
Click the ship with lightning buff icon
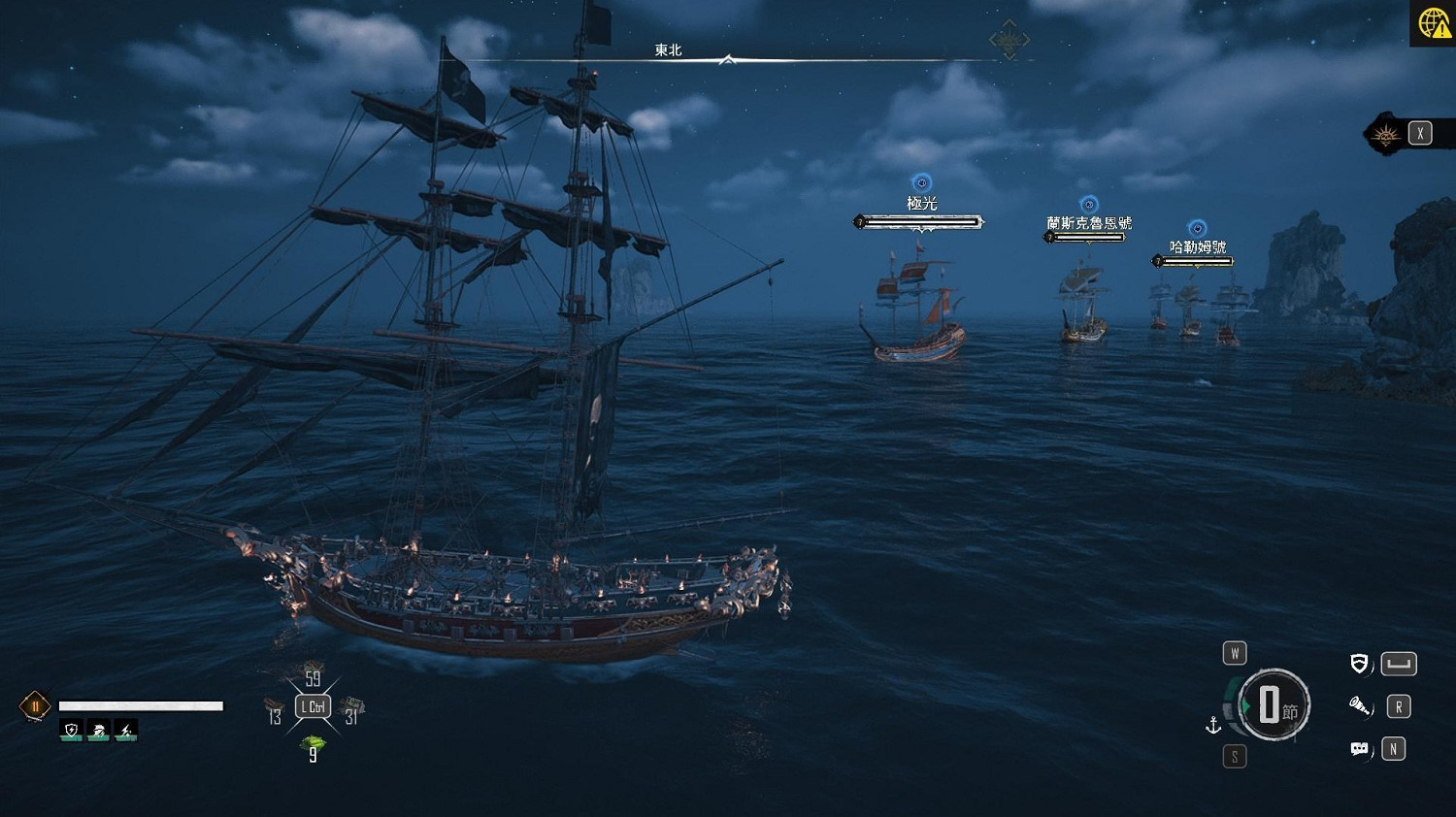98,730
